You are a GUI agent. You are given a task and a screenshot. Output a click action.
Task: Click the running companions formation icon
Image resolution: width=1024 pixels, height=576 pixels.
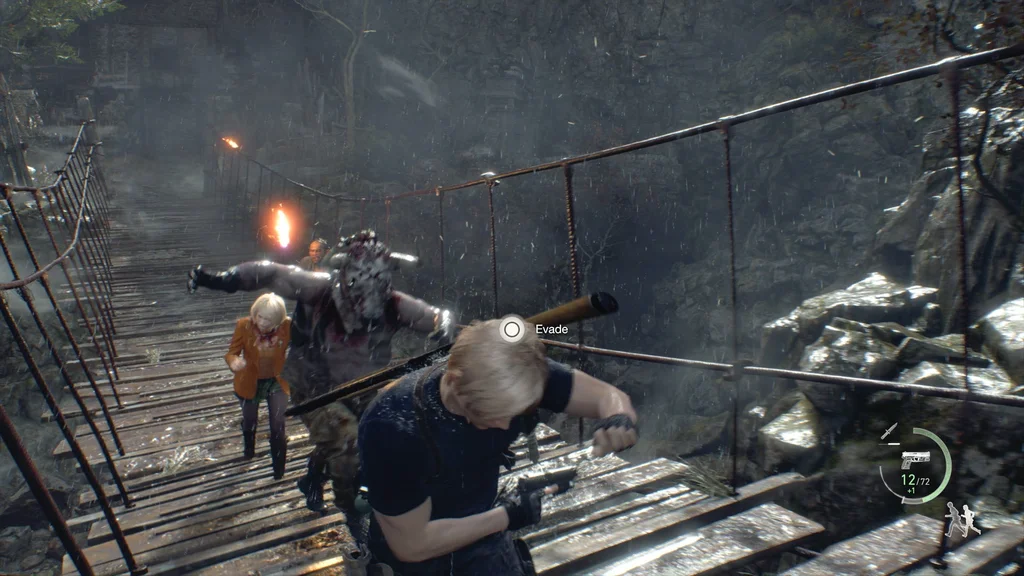pos(962,519)
